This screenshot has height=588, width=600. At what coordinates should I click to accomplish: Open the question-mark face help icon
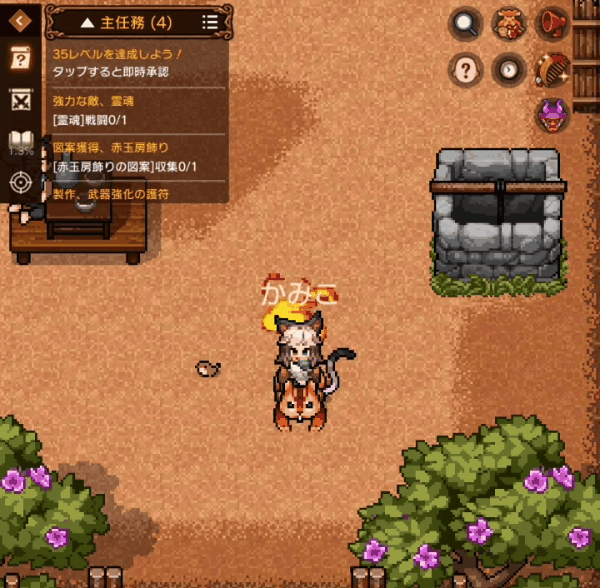465,69
